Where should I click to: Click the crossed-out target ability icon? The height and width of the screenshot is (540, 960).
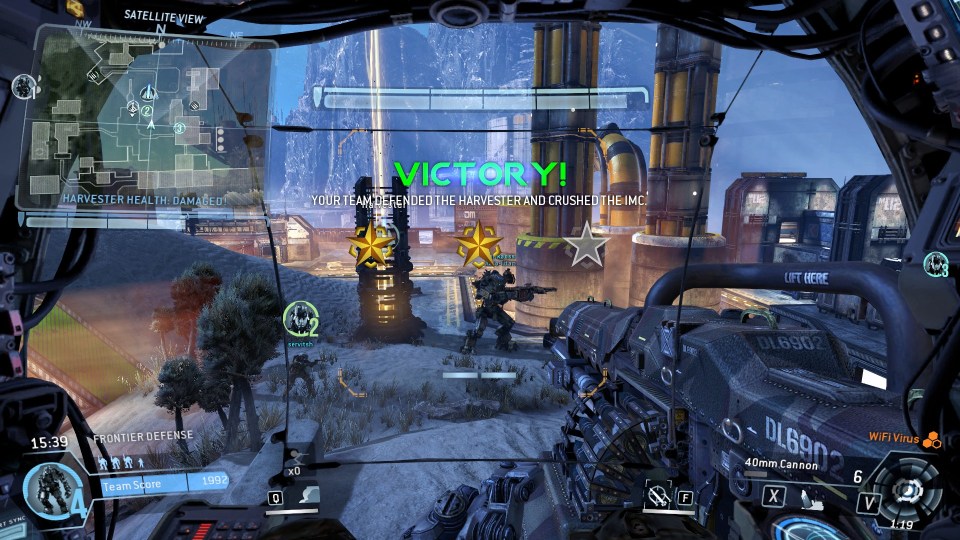[657, 492]
